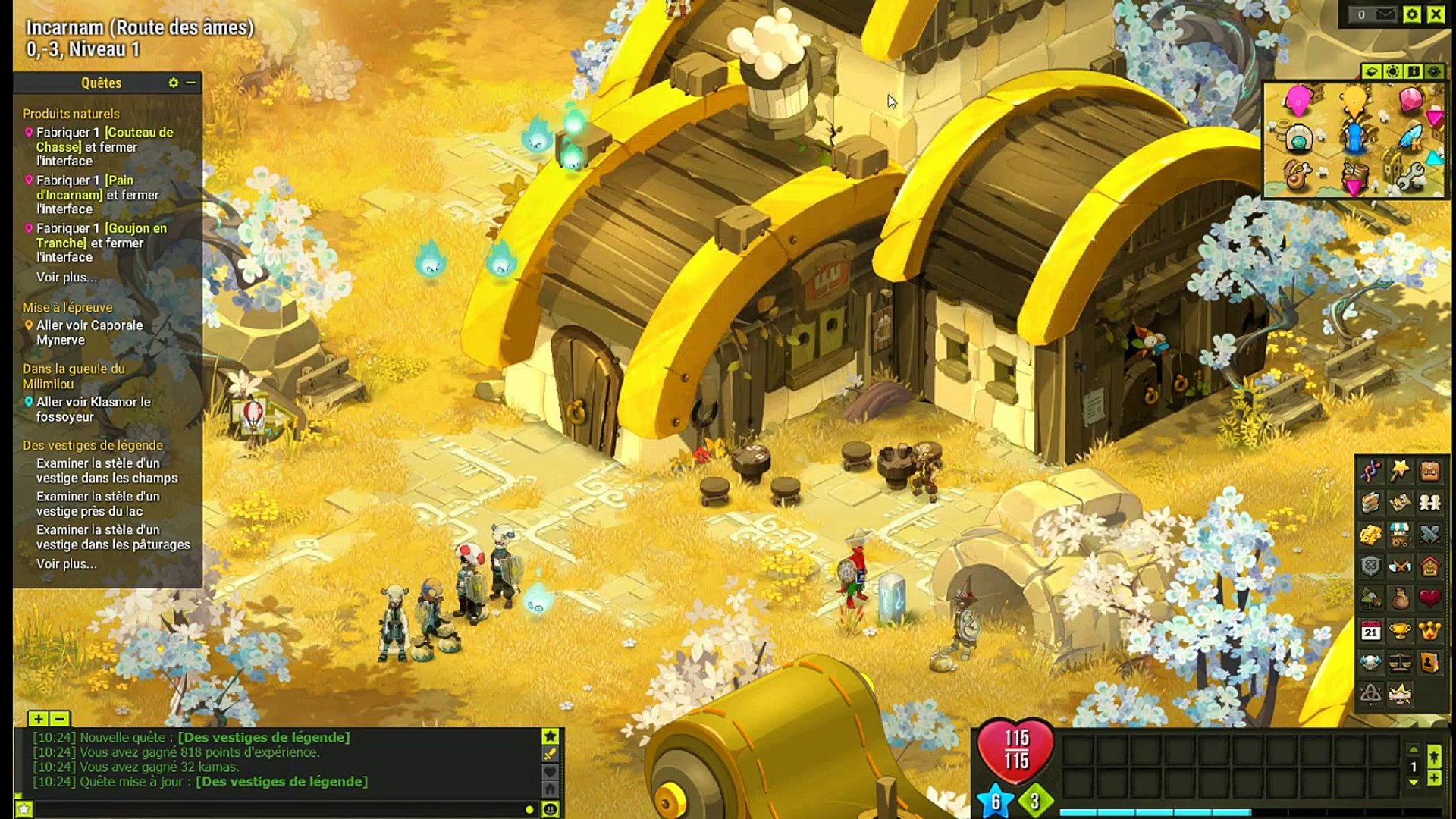Select the Aller voir Caporale Mynerve objective
The image size is (1456, 819).
pos(89,333)
